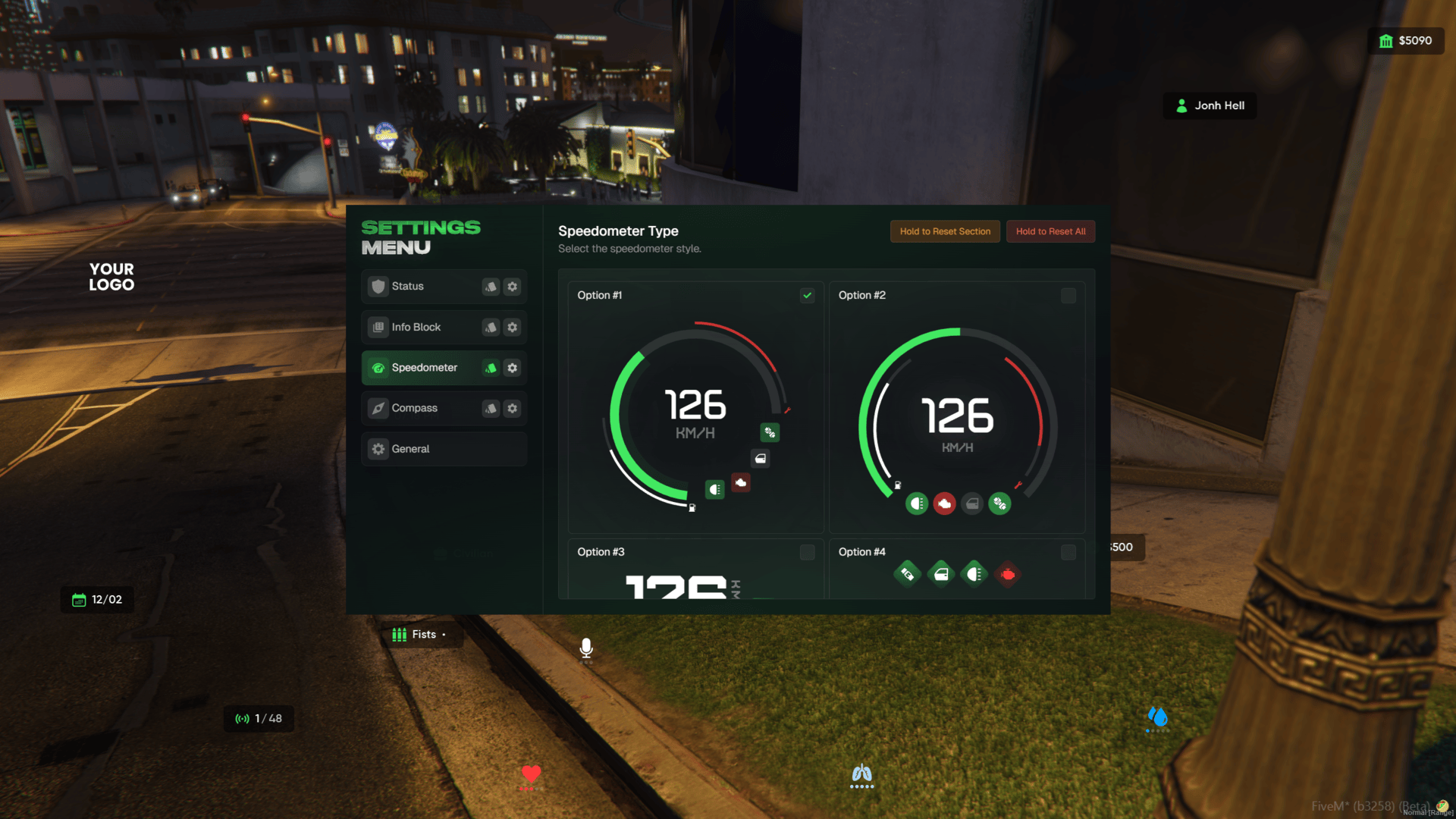Click the Fists weapon icon in the HUD
Viewport: 1456px width, 819px height.
point(399,635)
